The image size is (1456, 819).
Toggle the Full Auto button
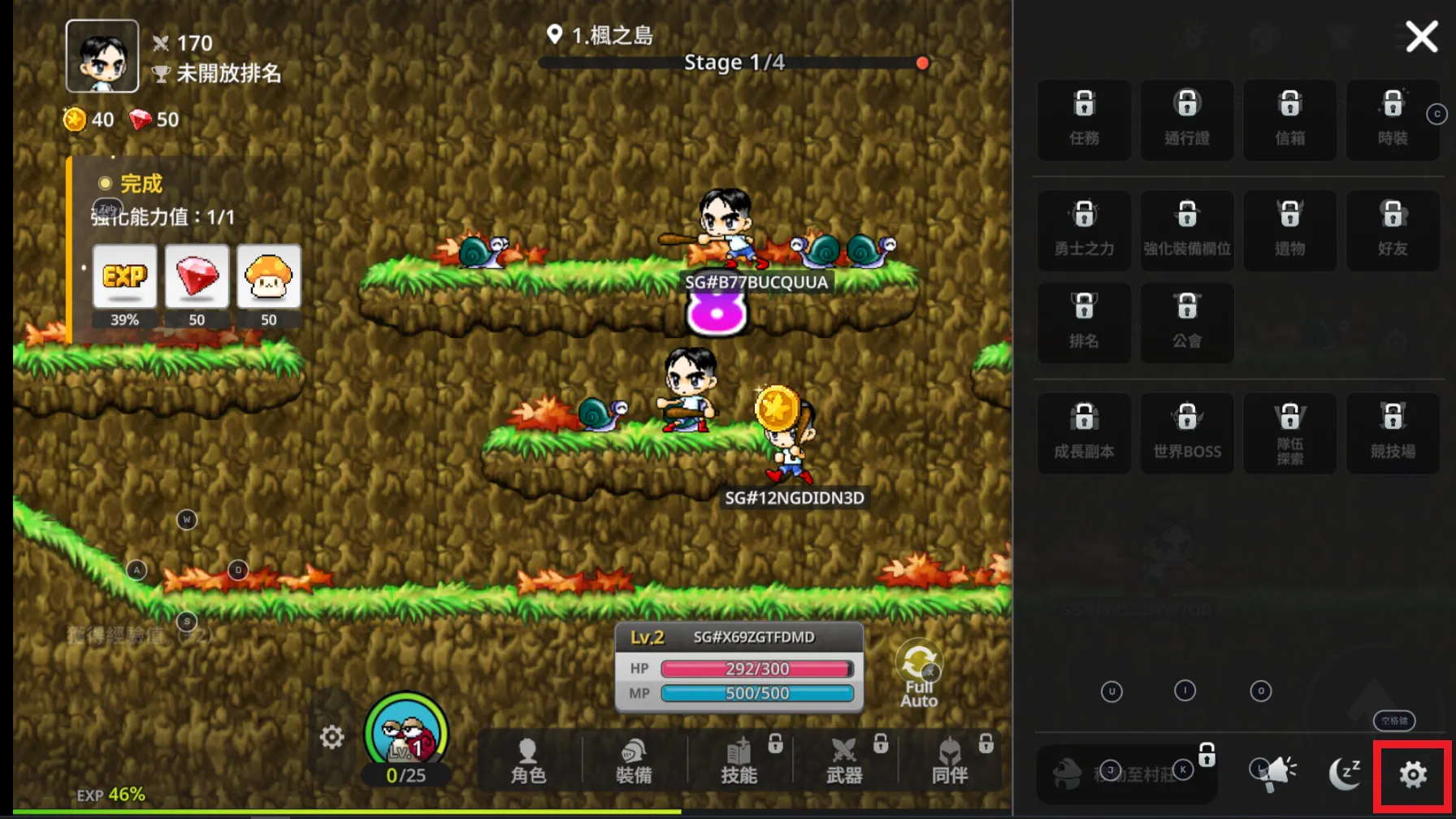point(919,674)
